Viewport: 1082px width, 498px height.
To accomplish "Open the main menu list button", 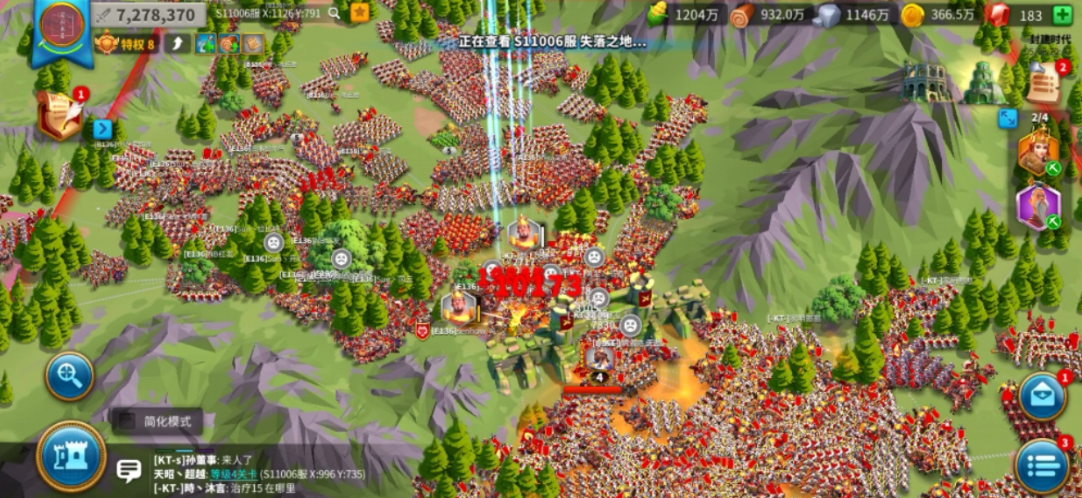I will click(x=1043, y=465).
